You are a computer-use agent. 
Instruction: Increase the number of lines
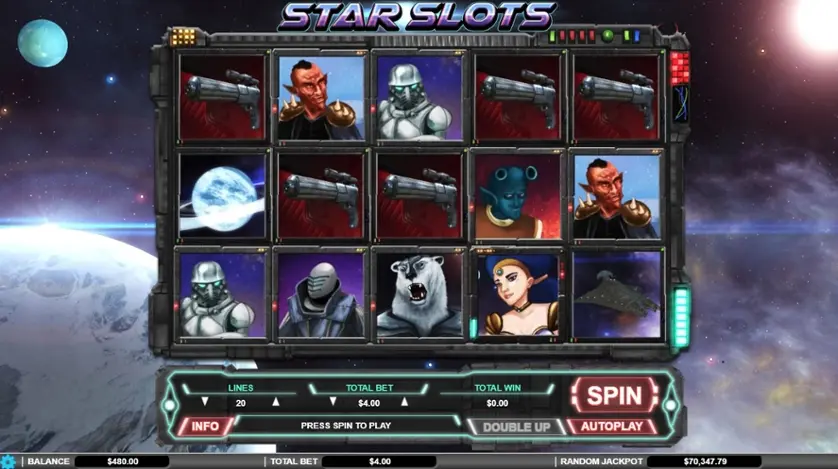pyautogui.click(x=277, y=403)
